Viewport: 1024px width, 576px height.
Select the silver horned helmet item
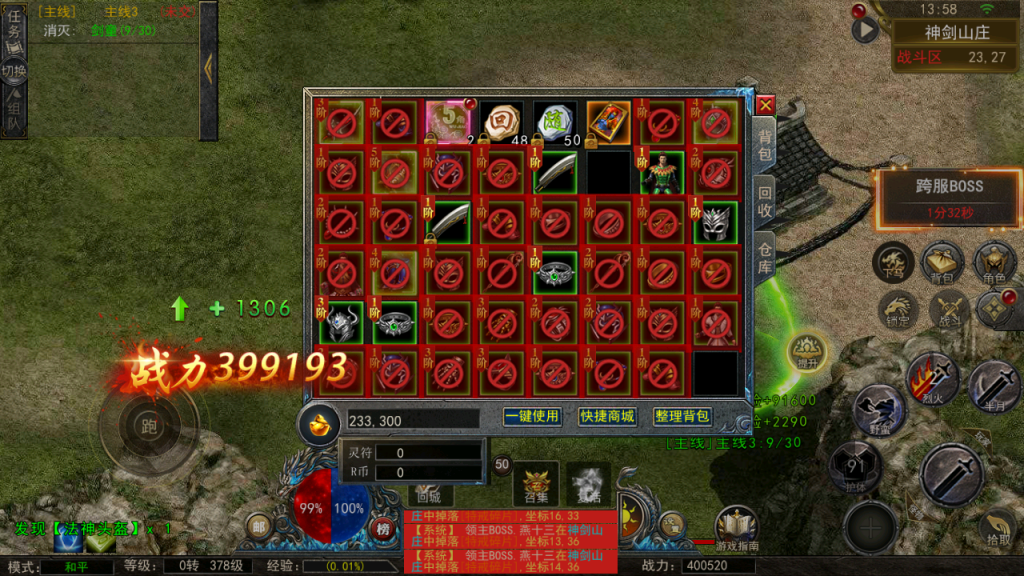[x=715, y=222]
